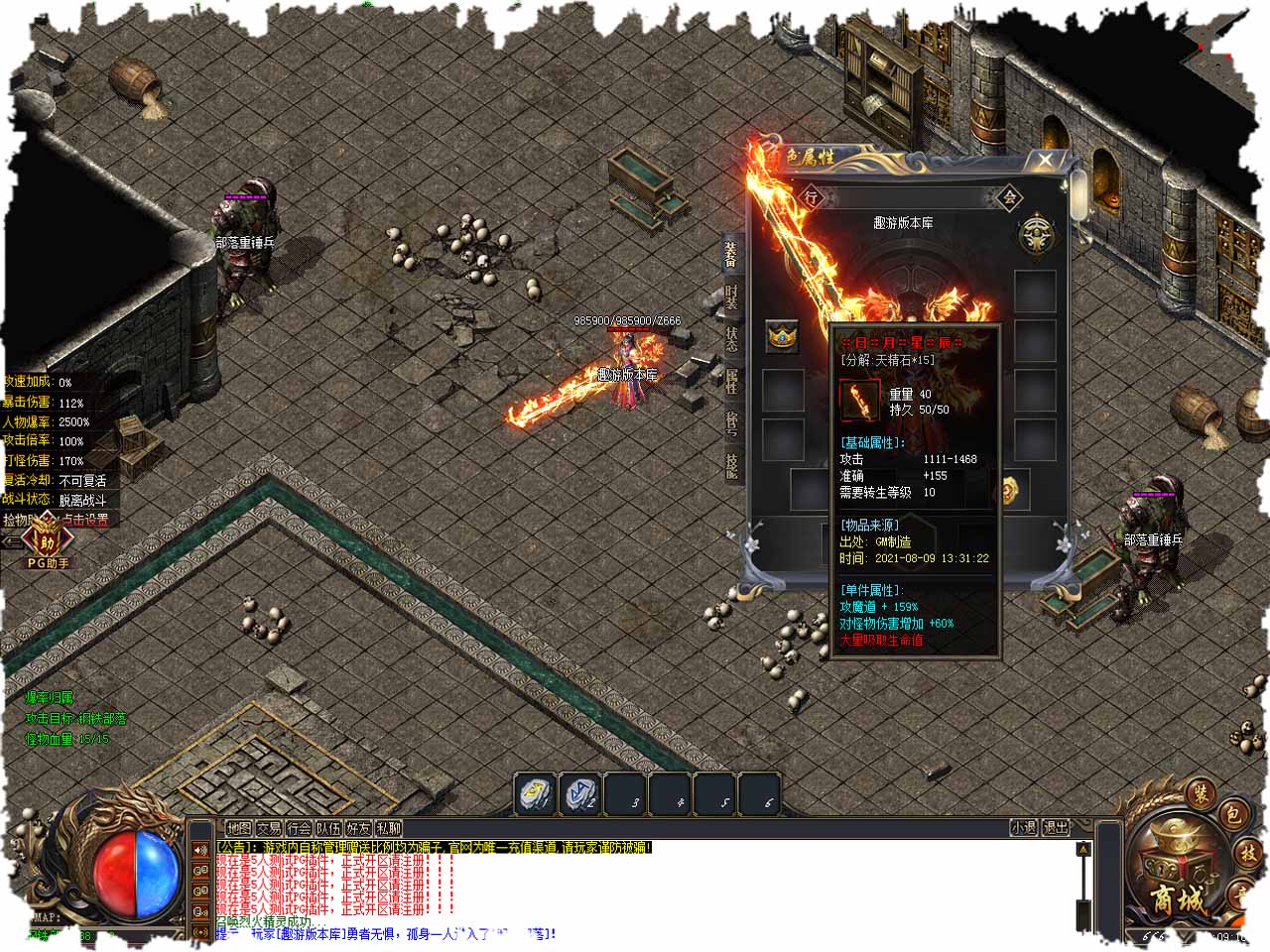1270x952 pixels.
Task: Open the 包 bag button
Action: point(1232,815)
